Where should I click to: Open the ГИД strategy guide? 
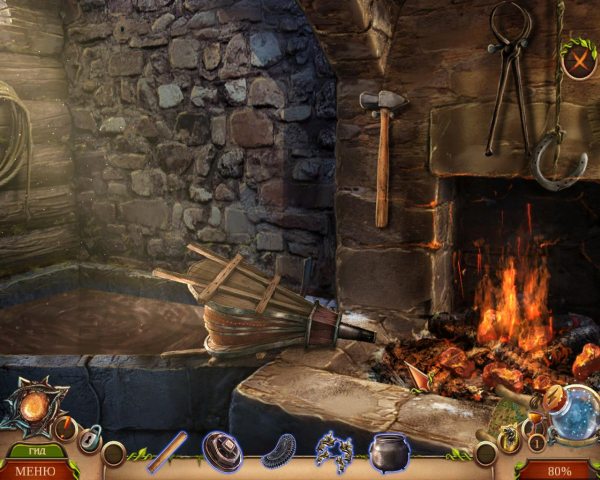coord(37,451)
